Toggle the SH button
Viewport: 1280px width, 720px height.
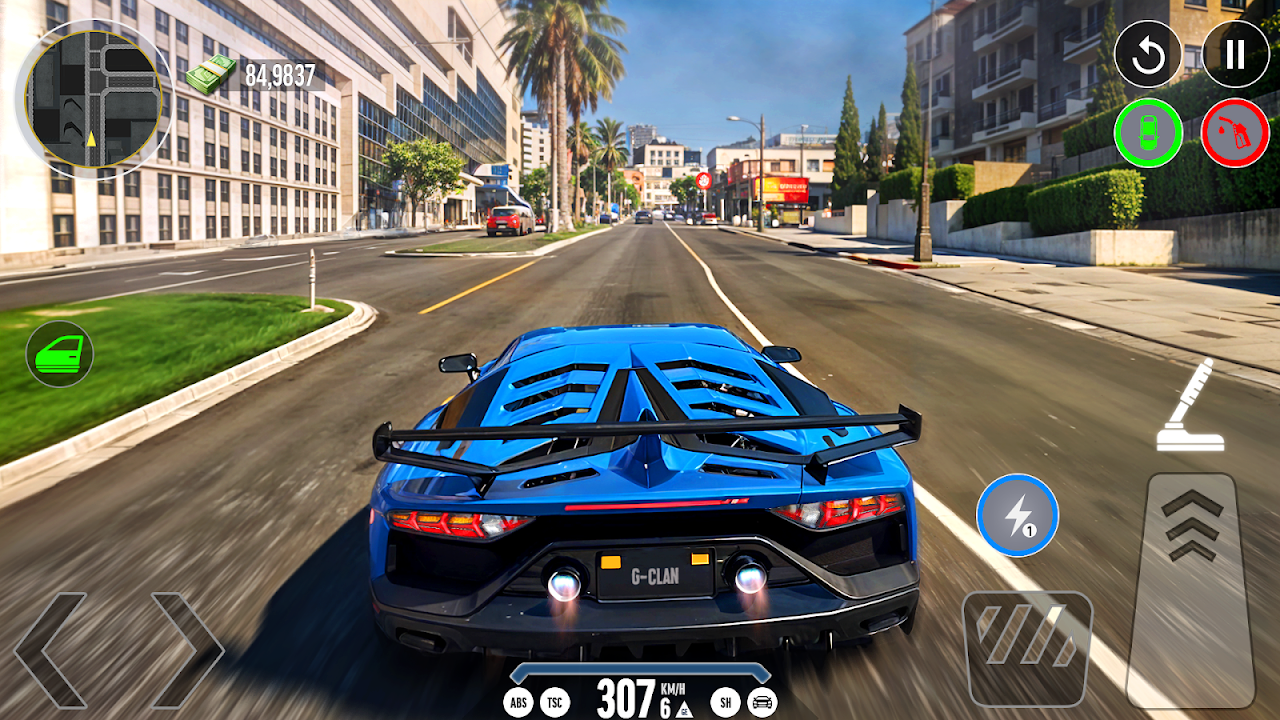725,703
